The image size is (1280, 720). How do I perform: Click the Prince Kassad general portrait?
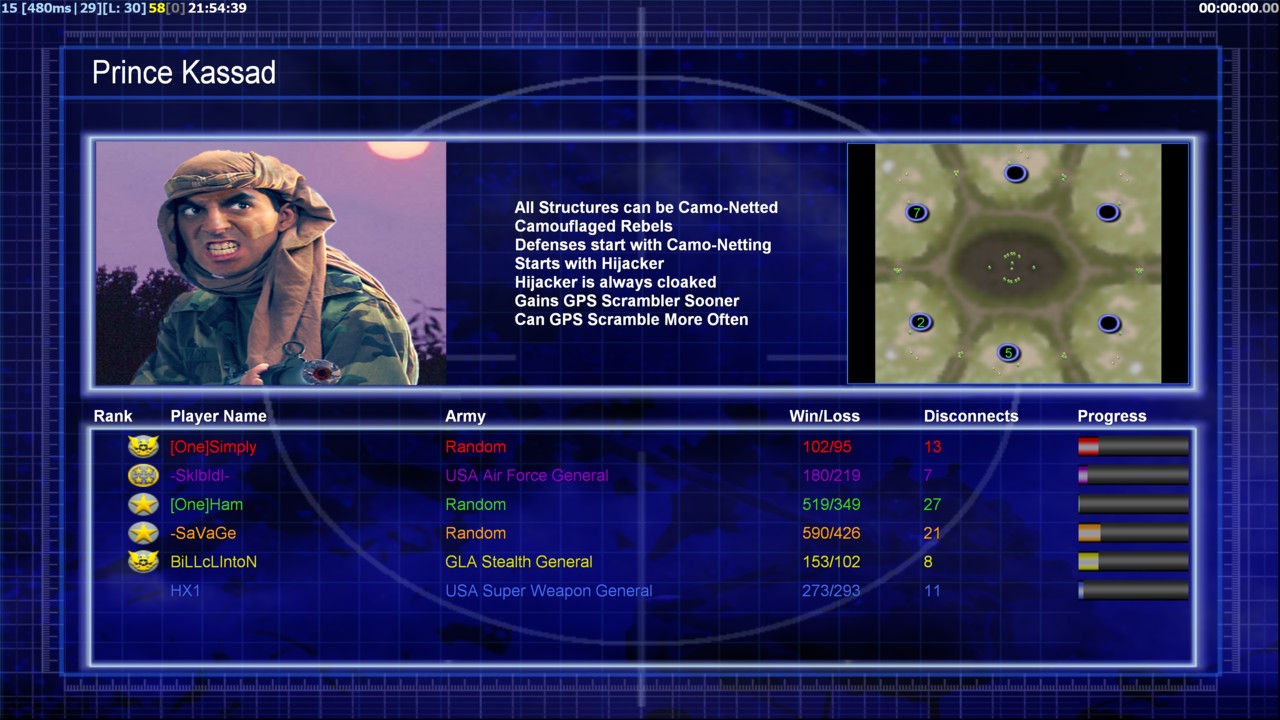271,264
